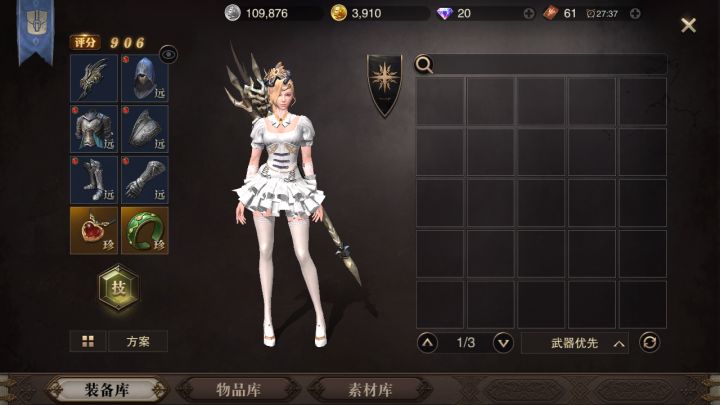Open the hexagonal 技 skill button
The height and width of the screenshot is (405, 720).
coord(119,288)
